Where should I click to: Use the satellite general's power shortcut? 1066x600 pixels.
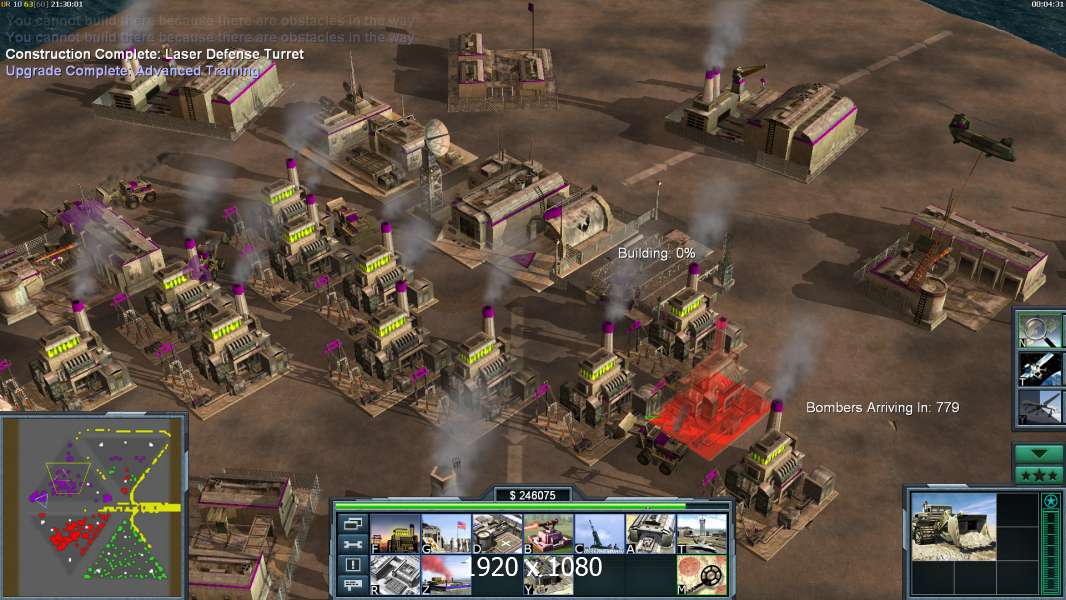(x=1040, y=368)
